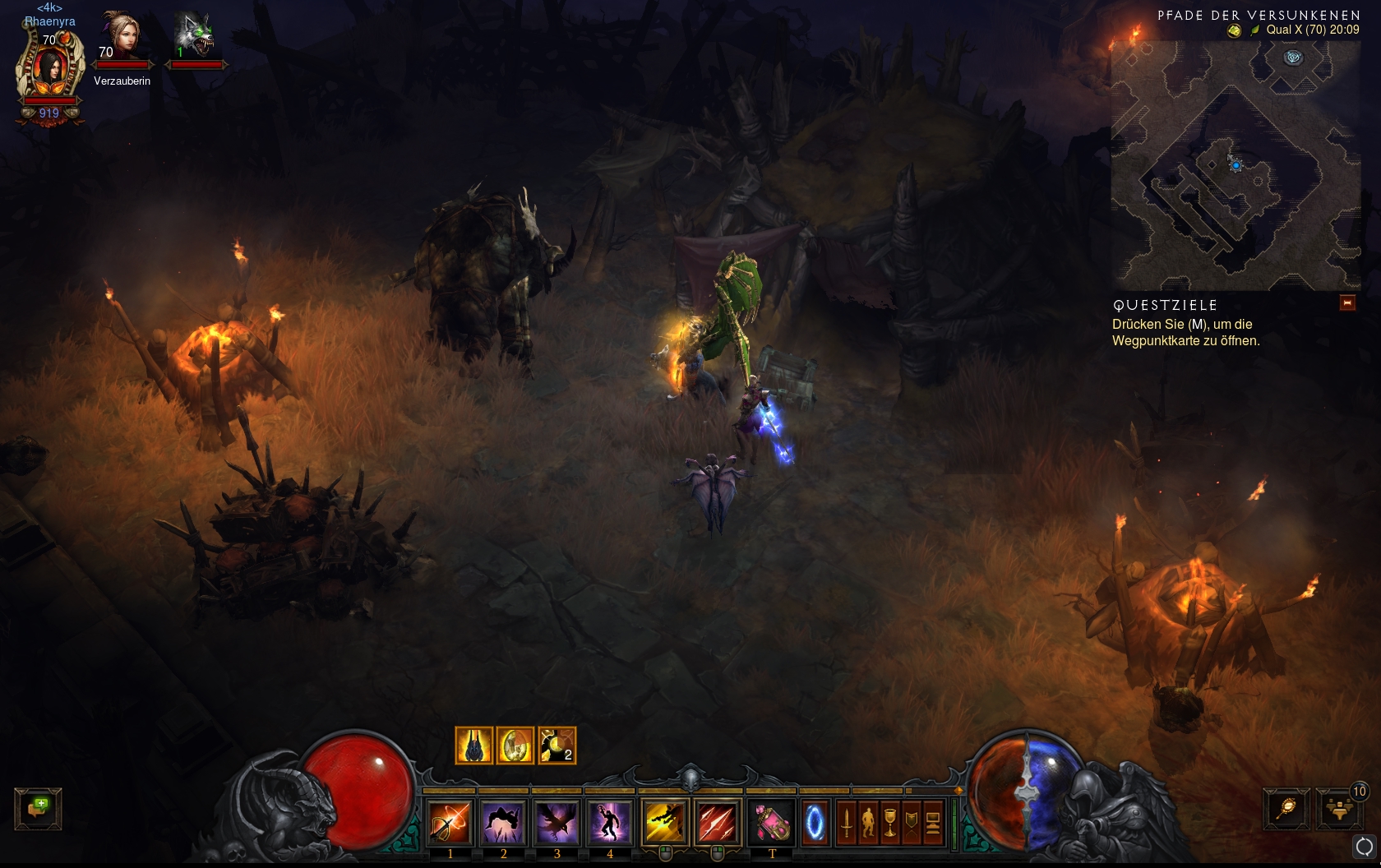Select the yellow left-mouse attack skill
Image resolution: width=1381 pixels, height=868 pixels.
coord(664,821)
